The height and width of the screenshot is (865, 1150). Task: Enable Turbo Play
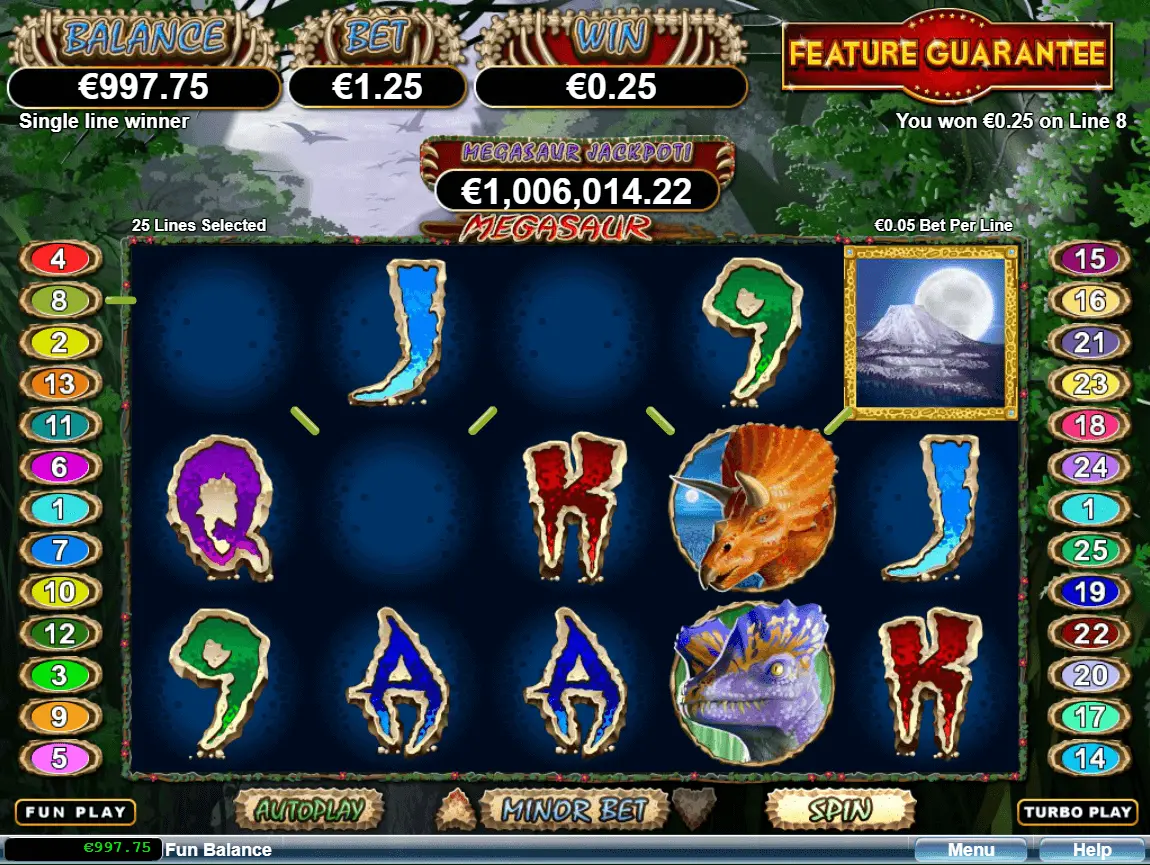tap(1076, 812)
